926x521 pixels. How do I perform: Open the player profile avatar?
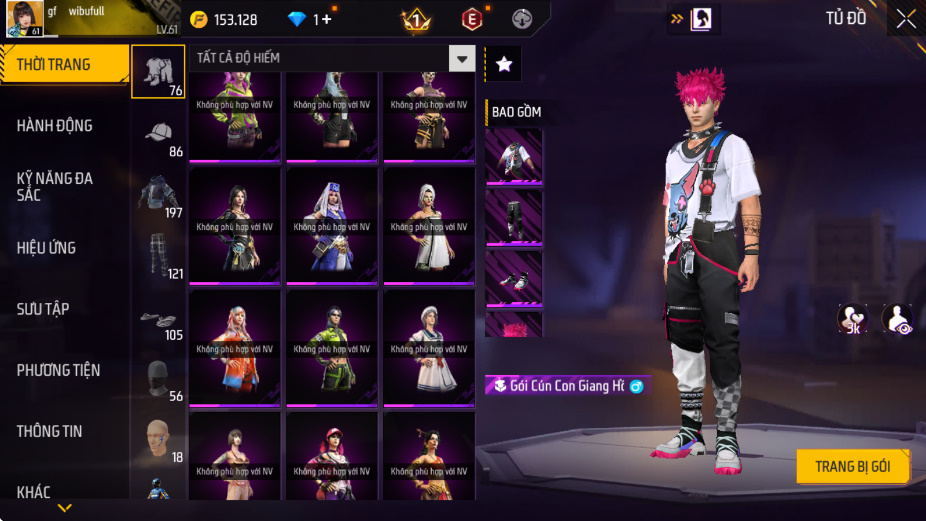click(24, 19)
